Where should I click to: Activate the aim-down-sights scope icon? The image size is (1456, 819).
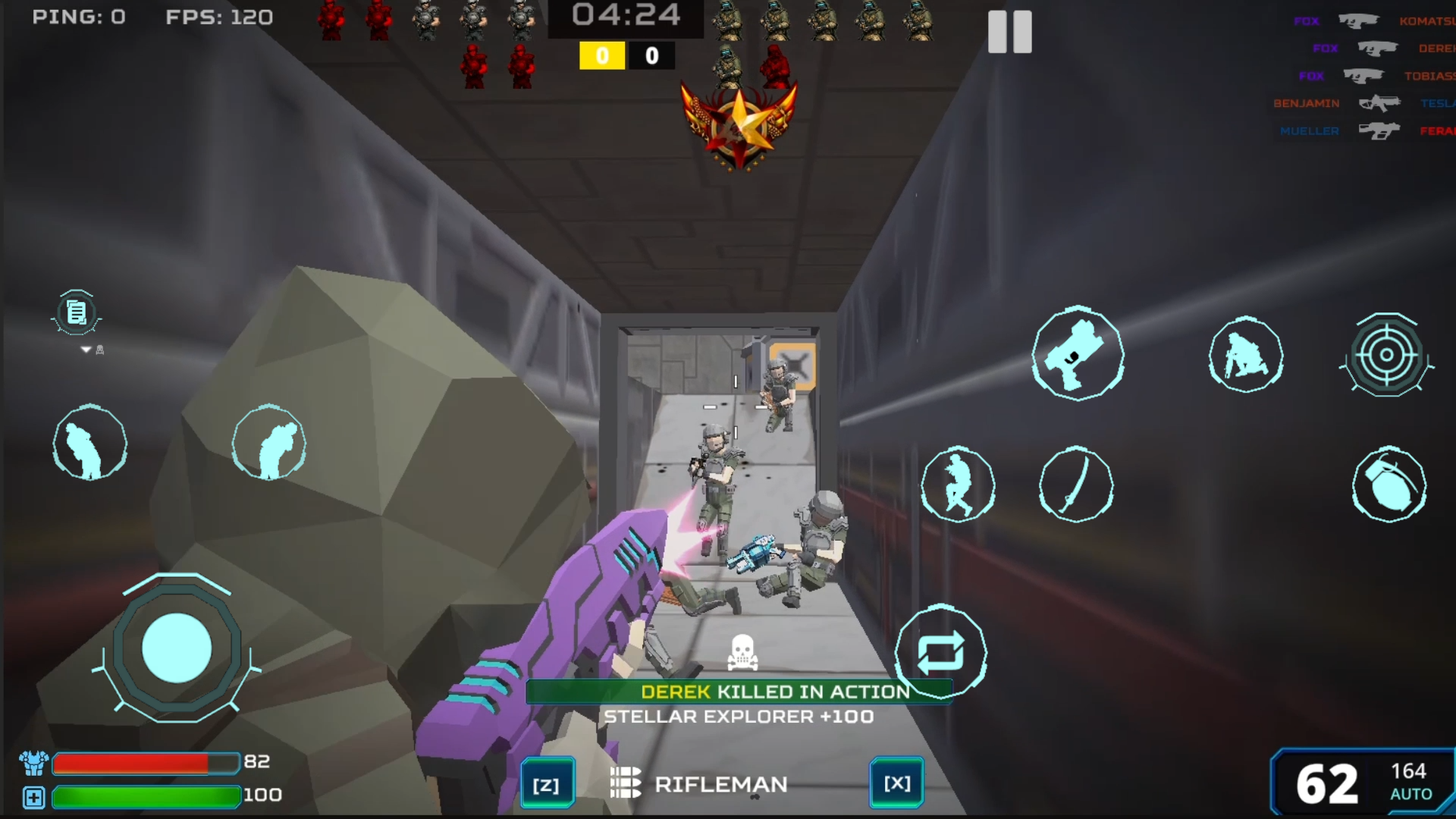tap(1387, 355)
